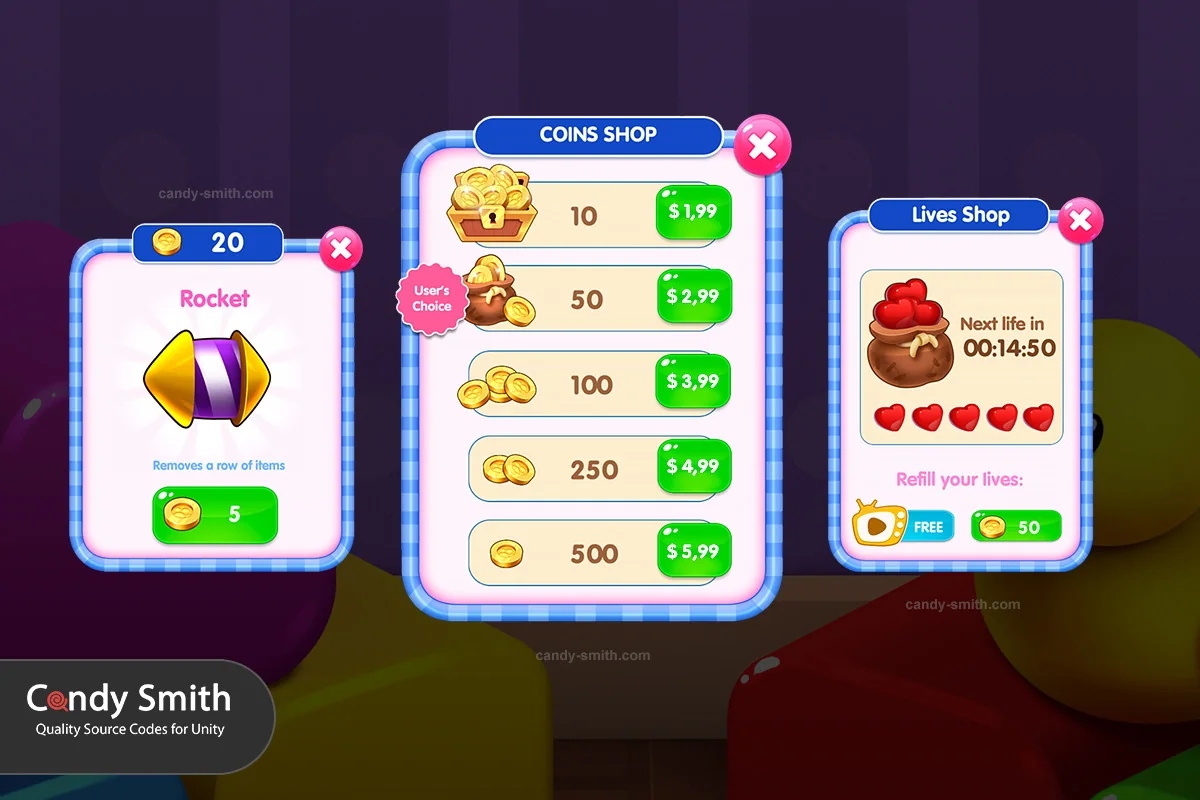Purchase 500 coins for $5,99
Viewport: 1200px width, 800px height.
(x=693, y=552)
